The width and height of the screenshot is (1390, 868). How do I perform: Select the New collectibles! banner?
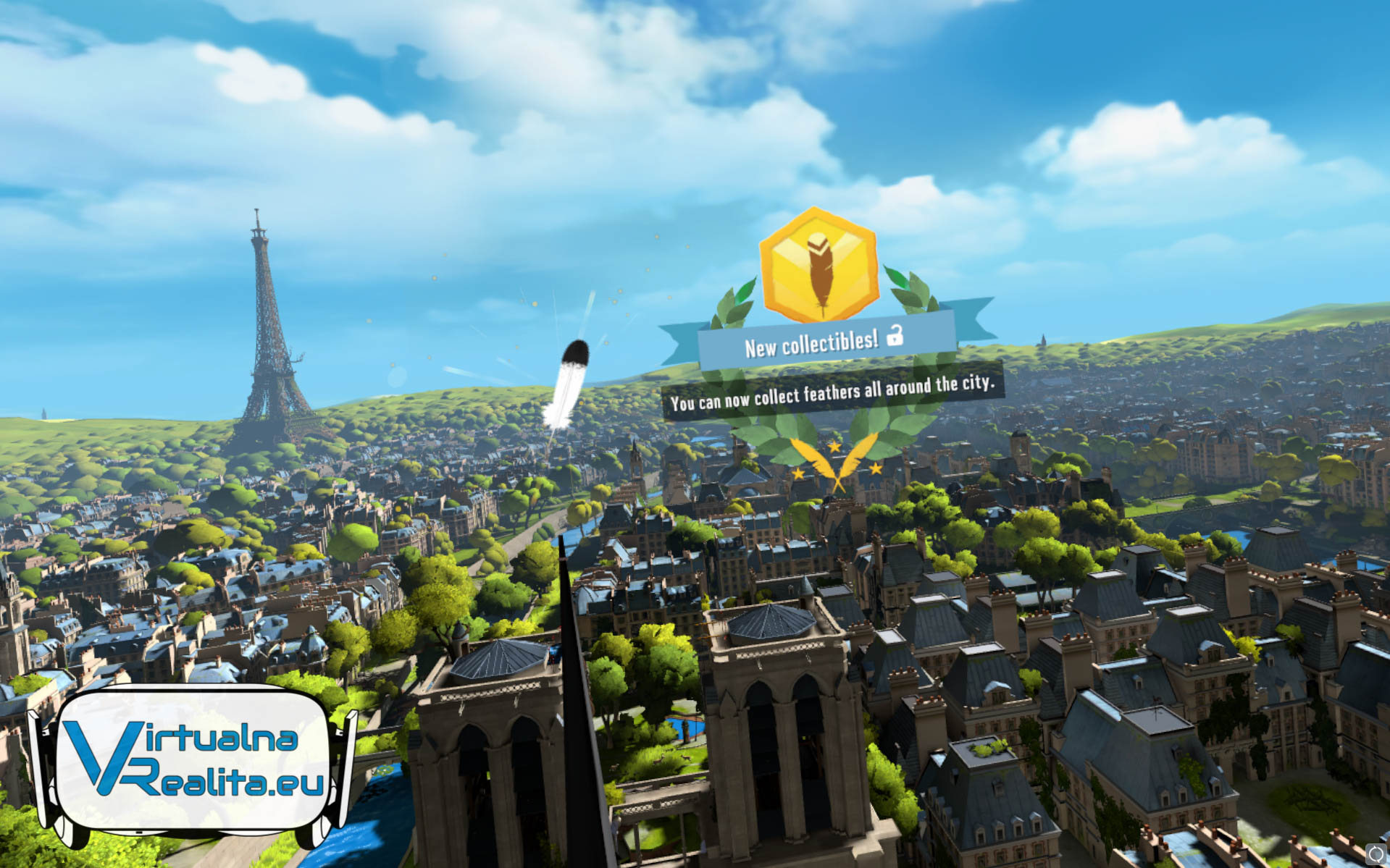824,342
